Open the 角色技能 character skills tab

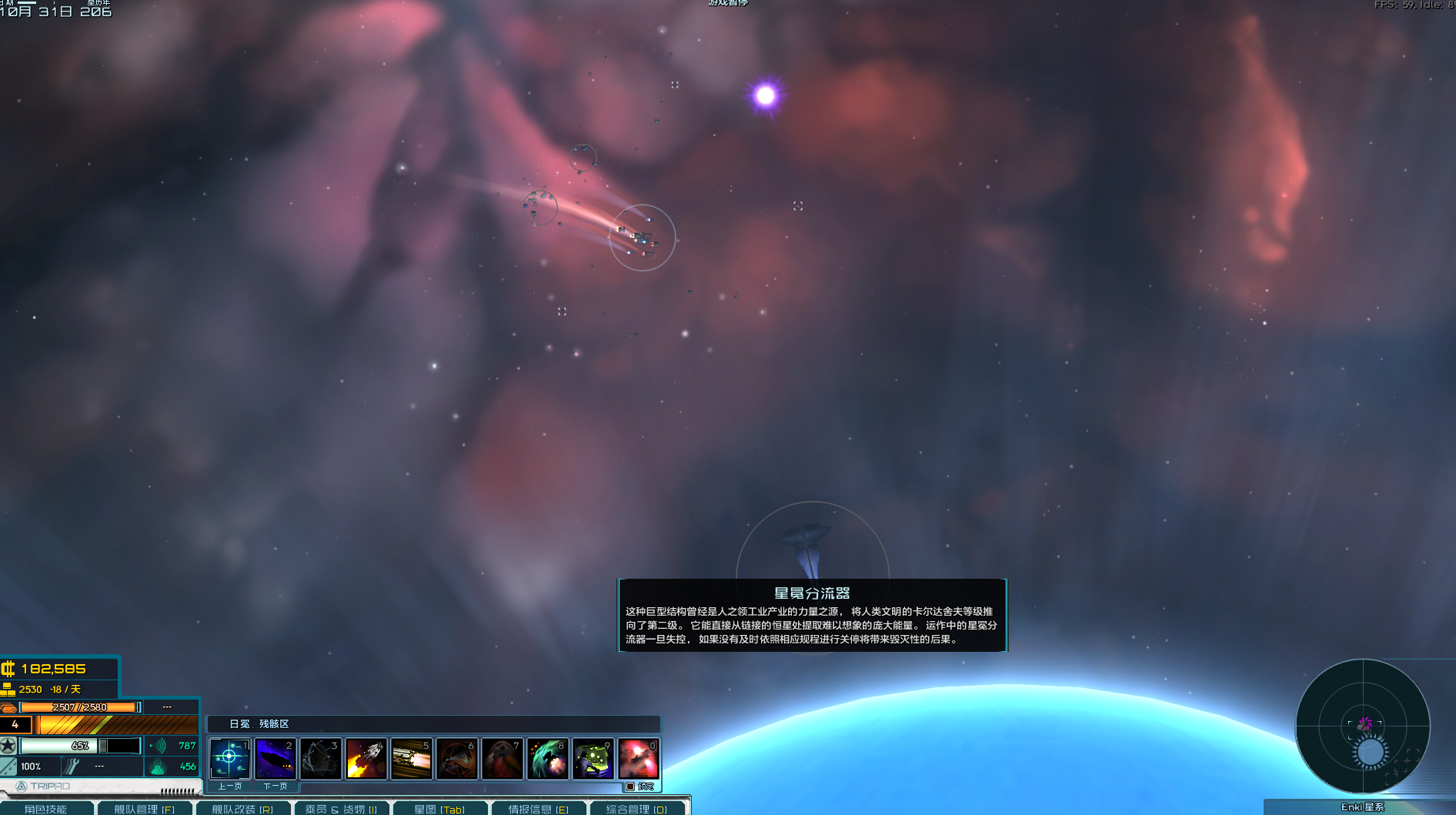pos(46,809)
